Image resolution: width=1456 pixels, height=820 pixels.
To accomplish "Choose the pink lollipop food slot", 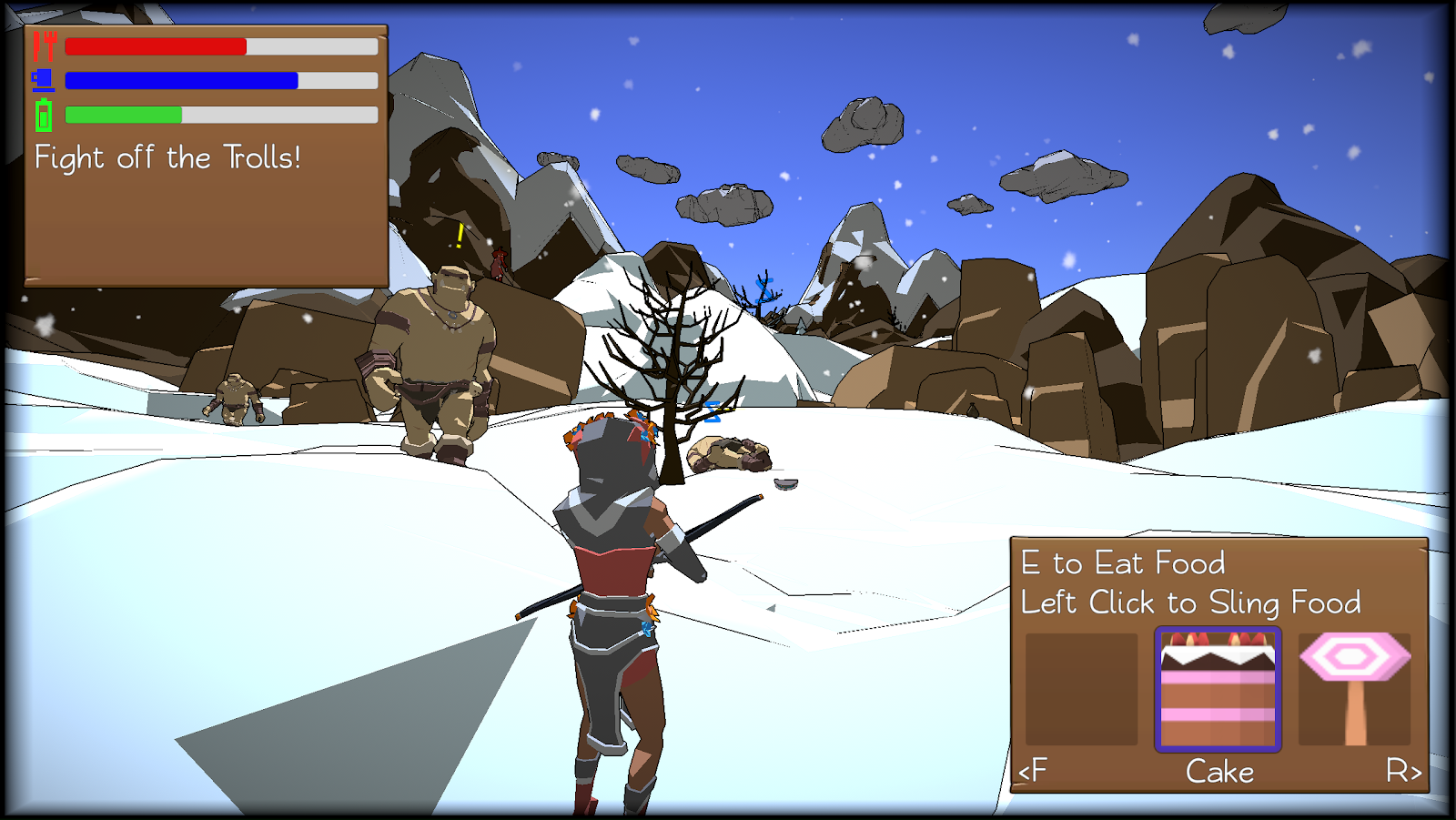I will coord(1354,689).
